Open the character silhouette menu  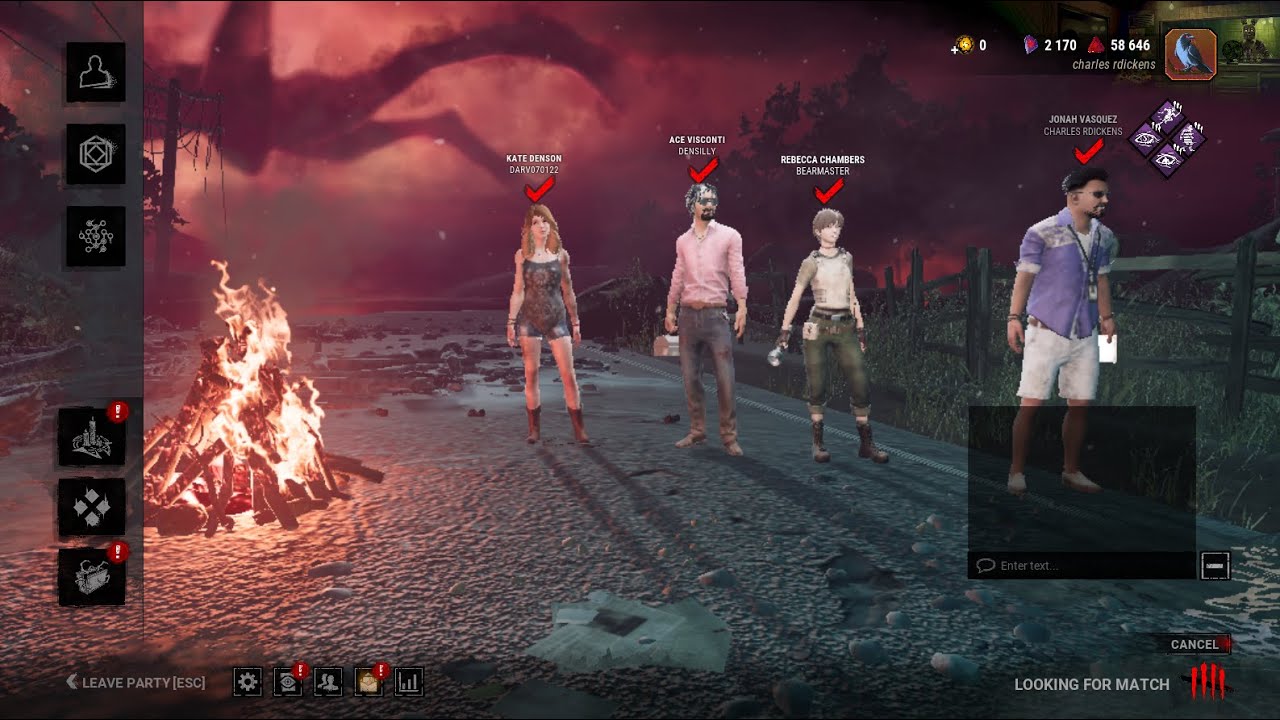[96, 72]
